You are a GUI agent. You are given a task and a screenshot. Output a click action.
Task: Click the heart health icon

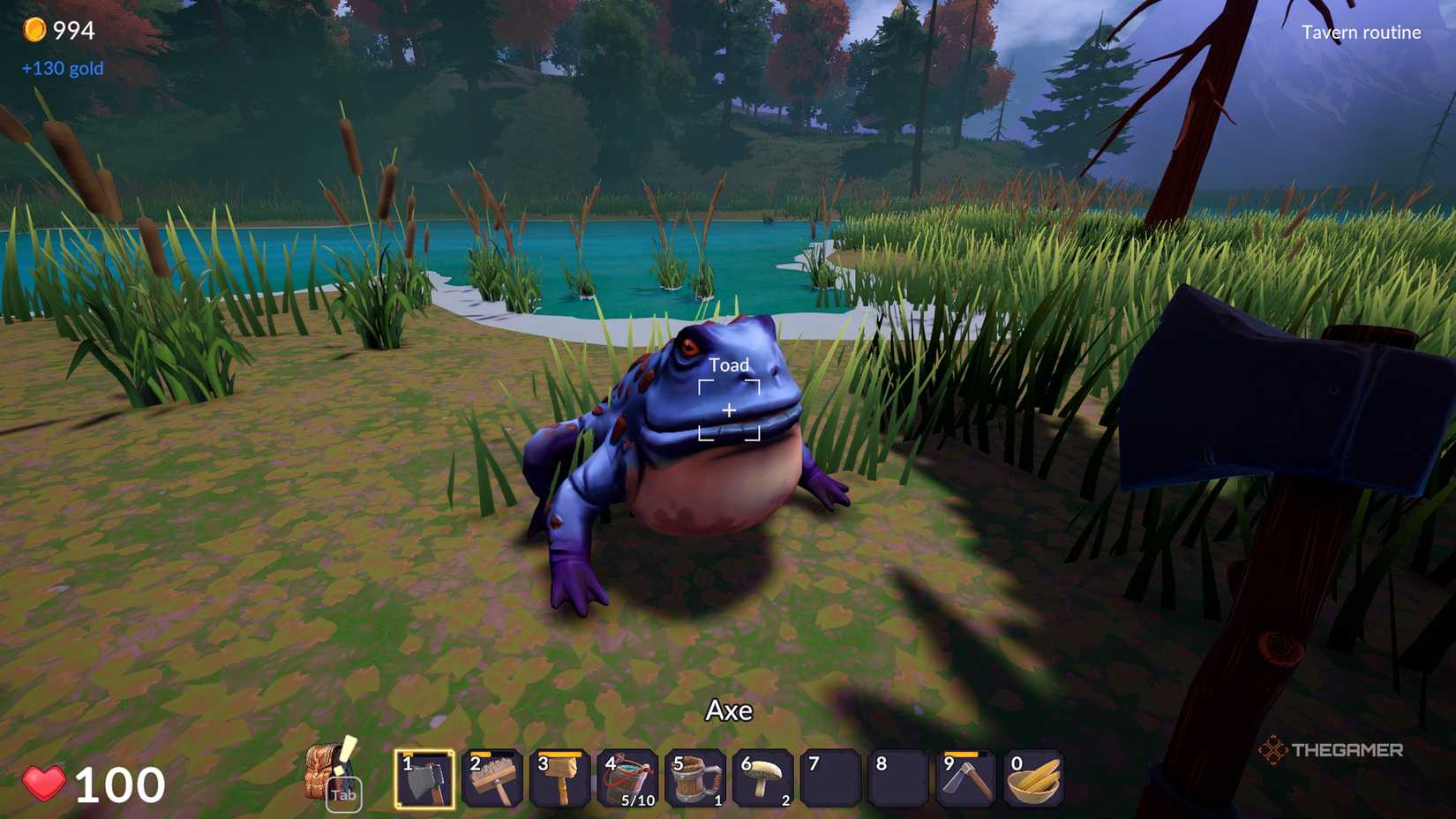(44, 783)
